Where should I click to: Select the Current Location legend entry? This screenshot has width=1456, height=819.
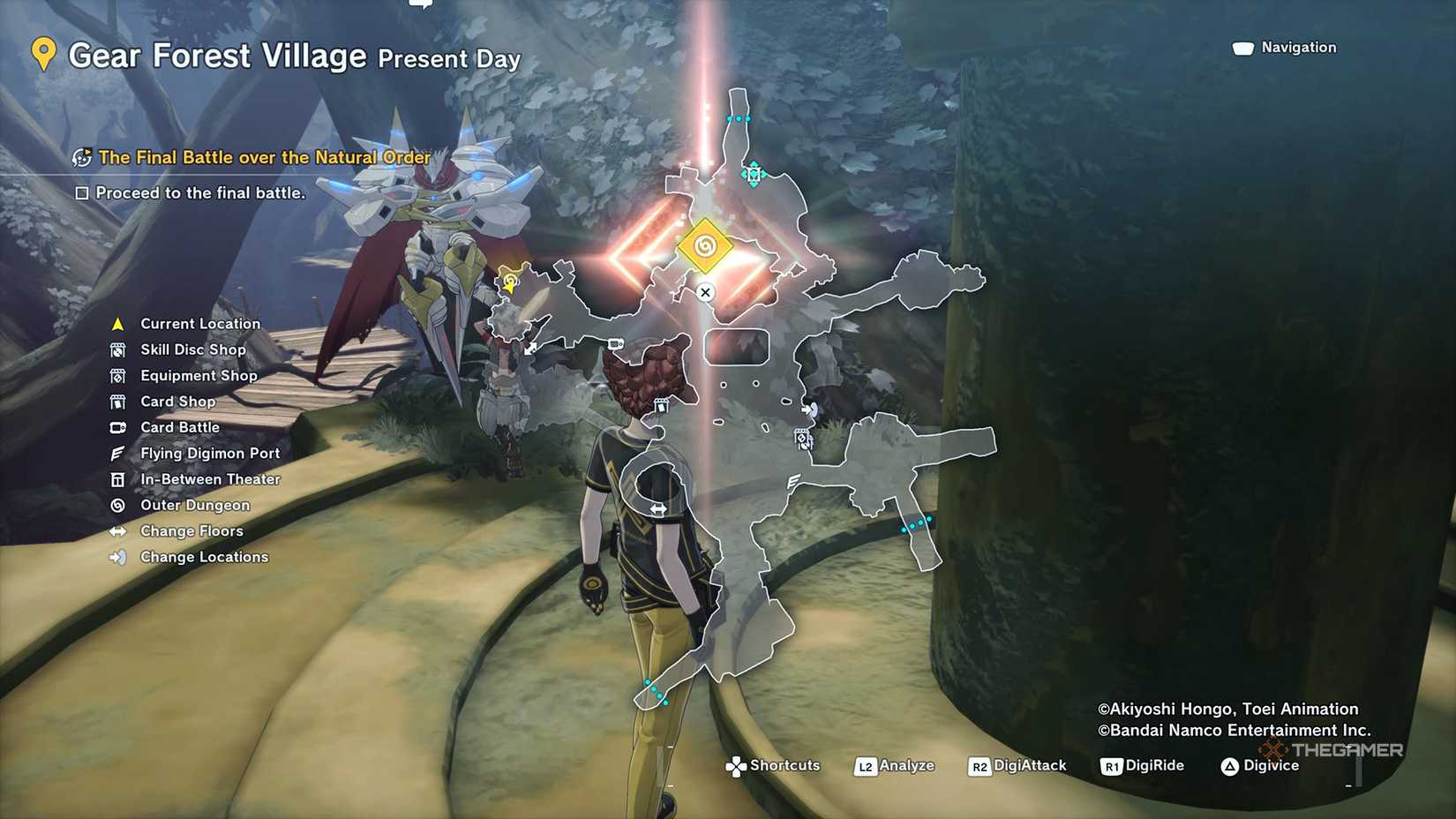point(199,324)
